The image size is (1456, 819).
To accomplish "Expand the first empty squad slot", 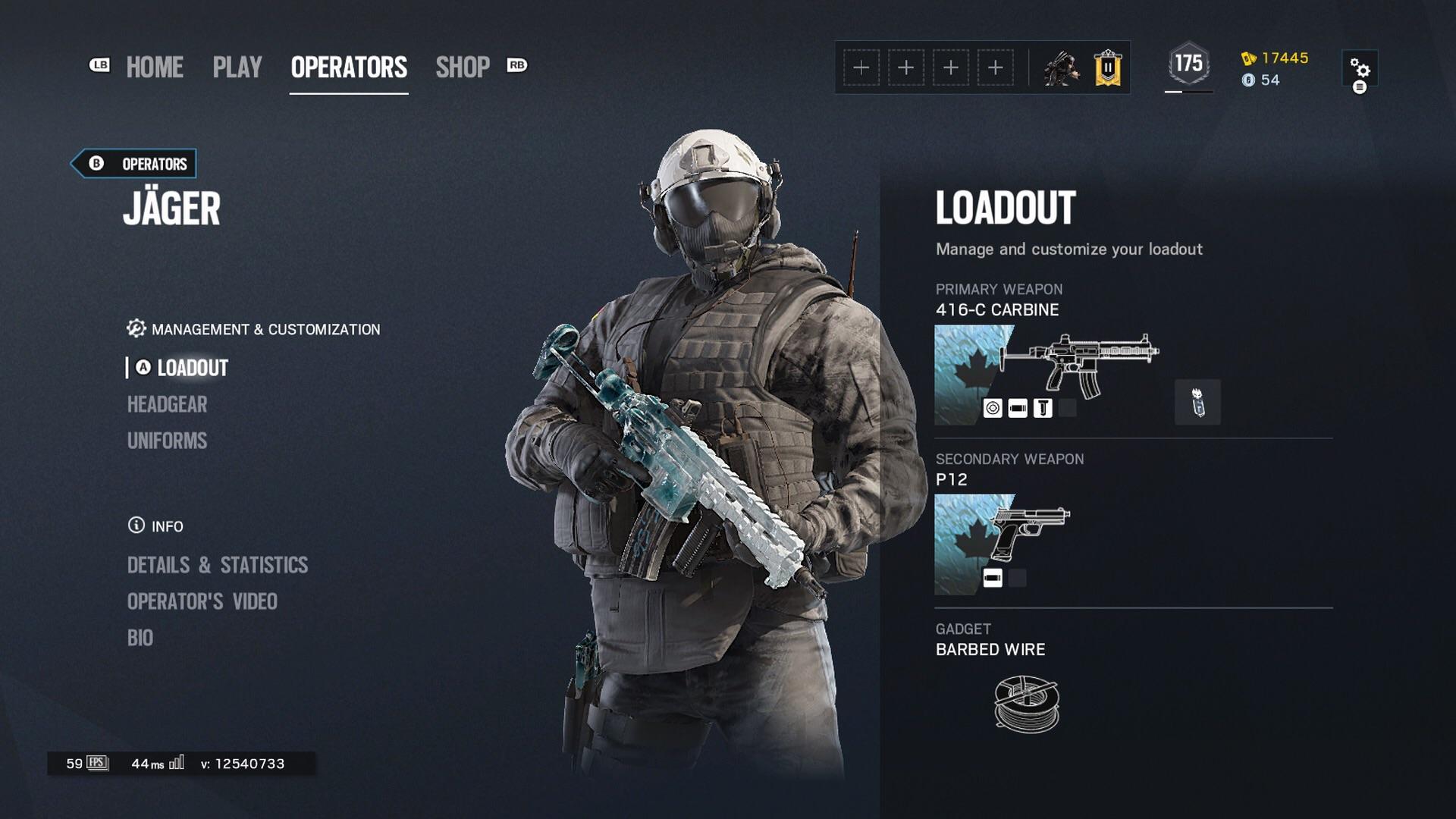I will (x=861, y=67).
